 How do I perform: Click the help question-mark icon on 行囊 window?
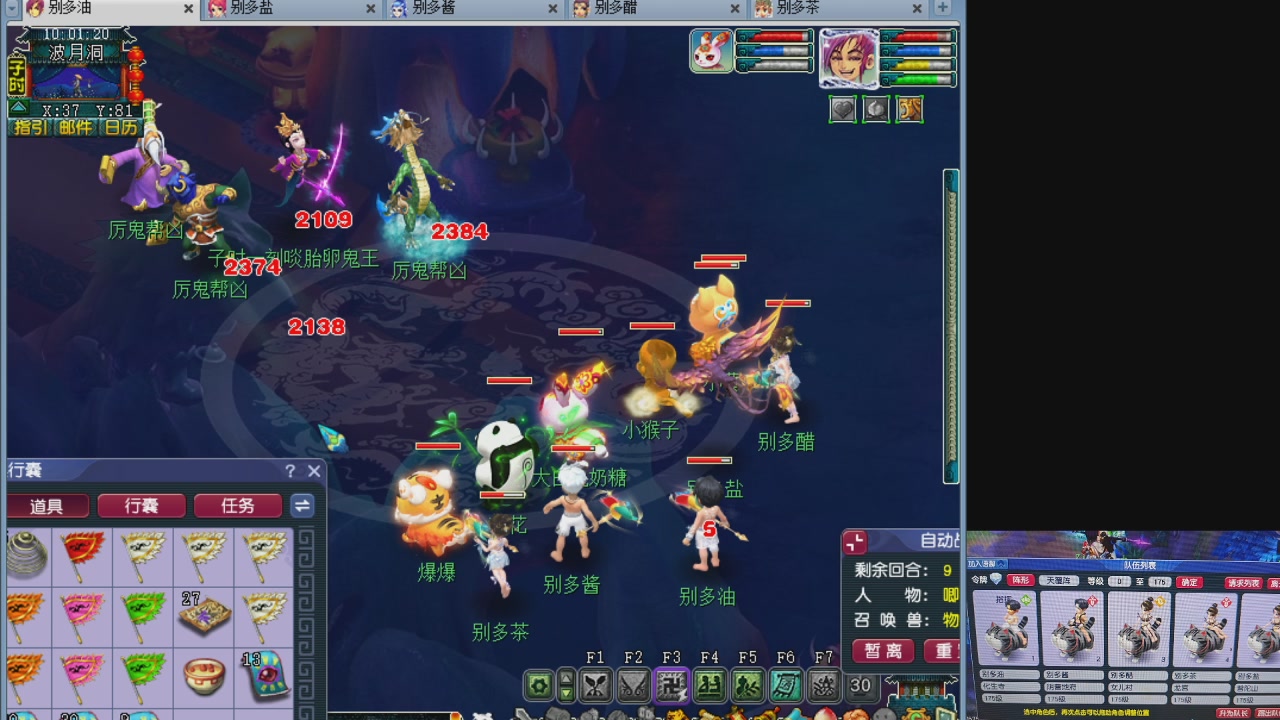point(289,471)
